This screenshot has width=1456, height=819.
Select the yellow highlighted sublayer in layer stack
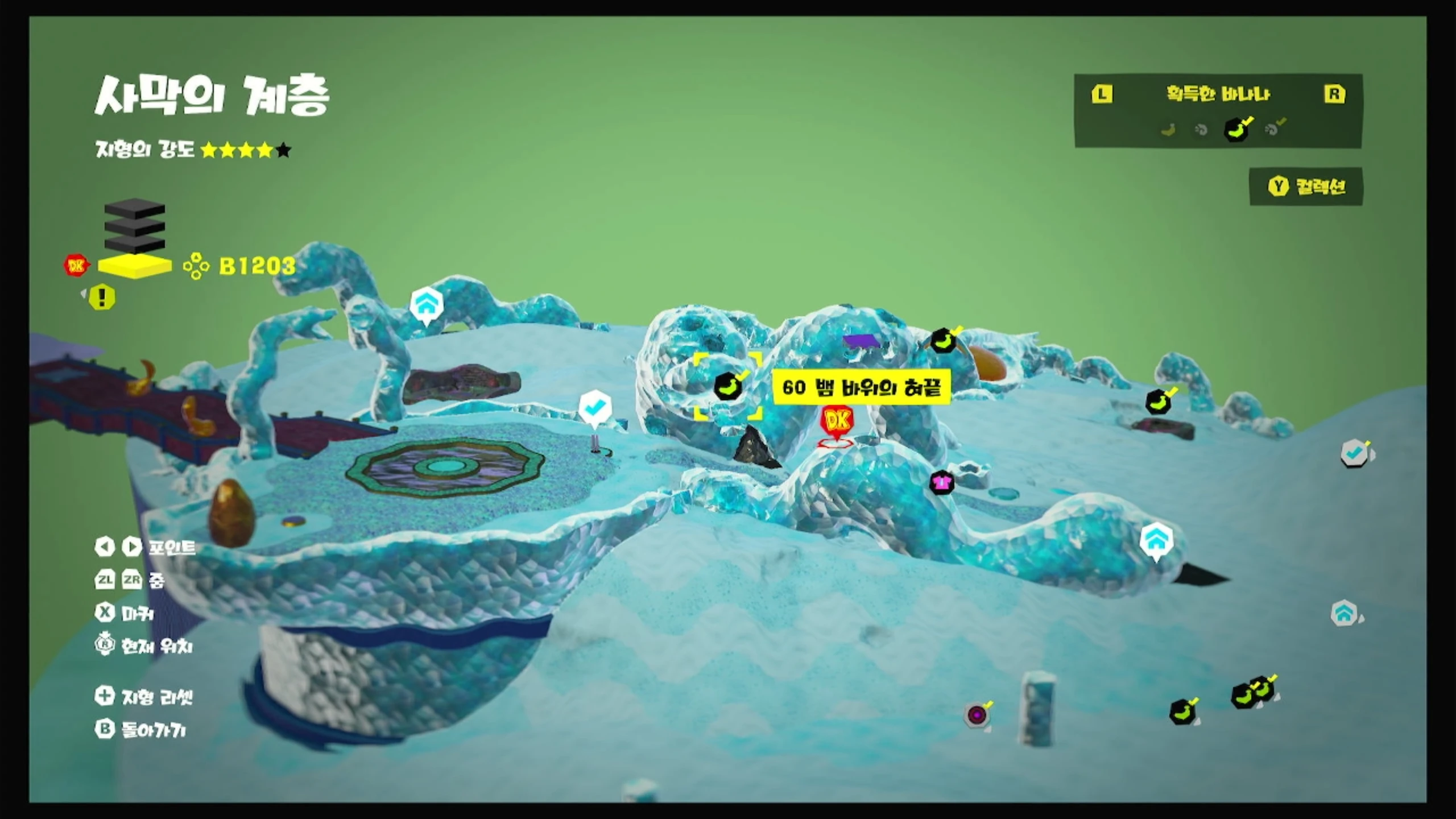click(135, 266)
